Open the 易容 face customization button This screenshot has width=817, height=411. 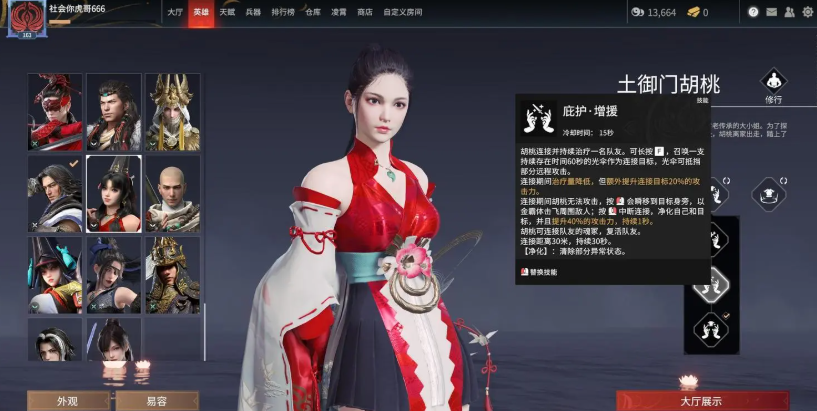coord(156,401)
